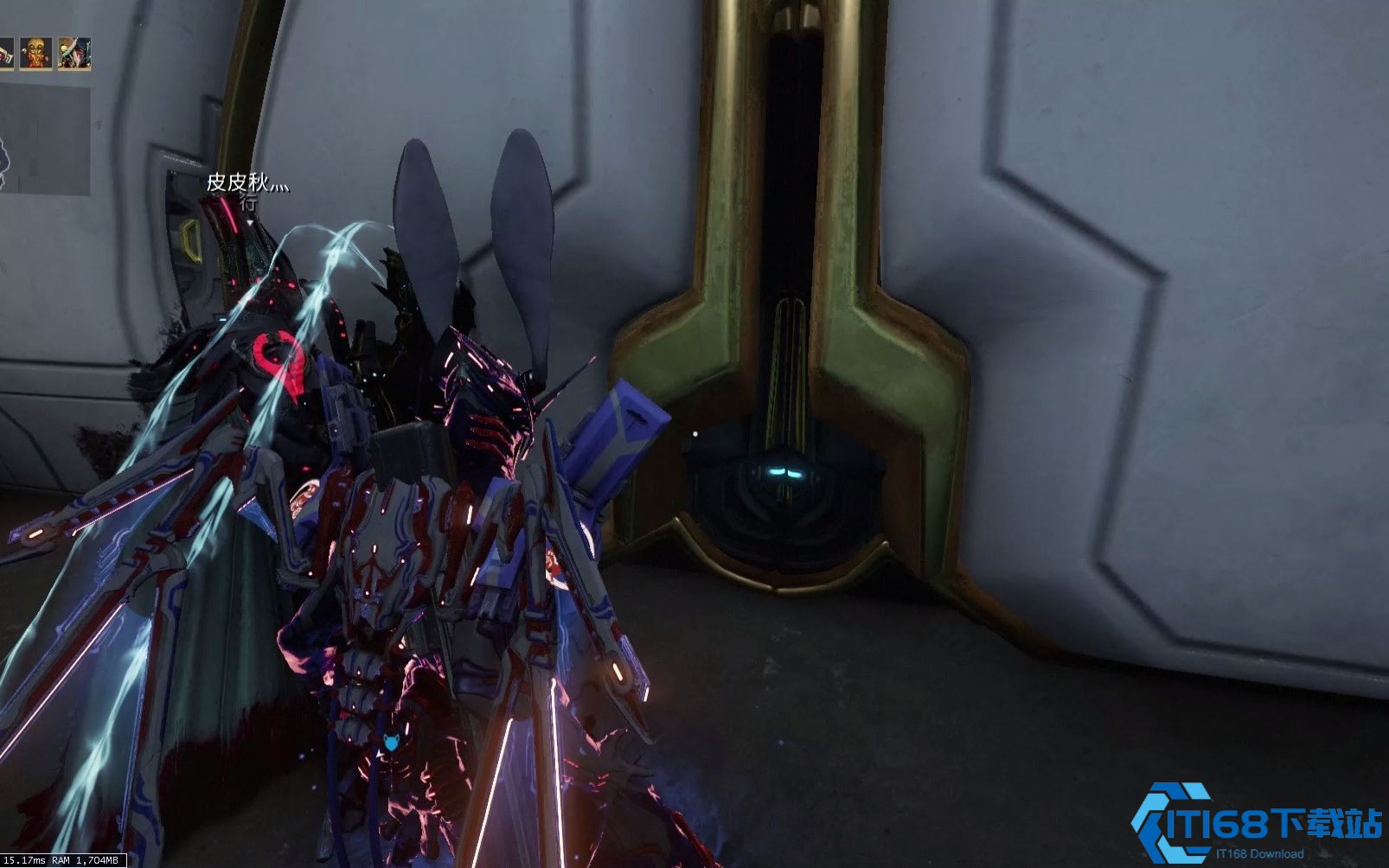Select the orange golden-masked squad avatar
Image resolution: width=1389 pixels, height=868 pixels.
pyautogui.click(x=36, y=54)
